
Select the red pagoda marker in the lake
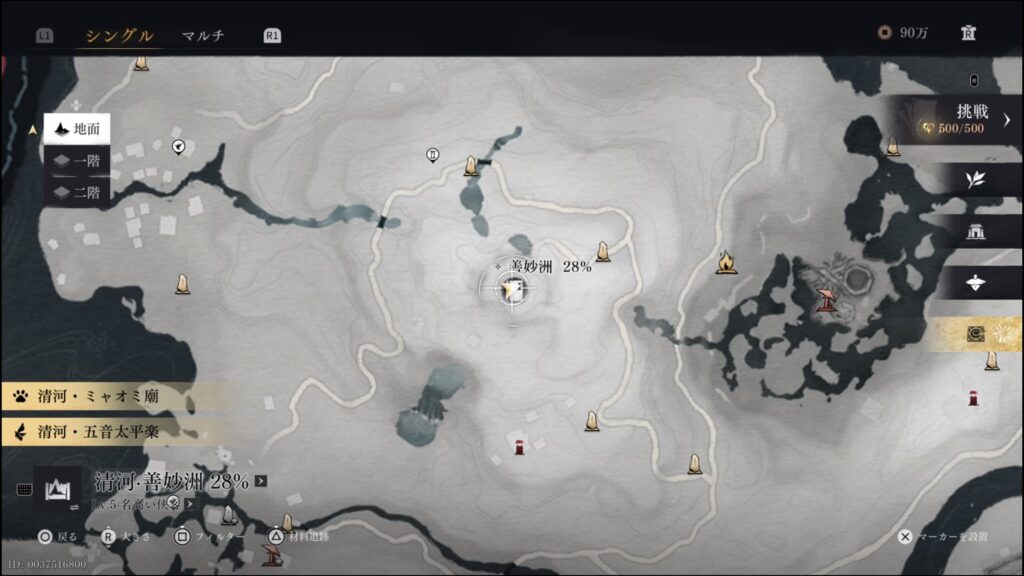pyautogui.click(x=826, y=299)
